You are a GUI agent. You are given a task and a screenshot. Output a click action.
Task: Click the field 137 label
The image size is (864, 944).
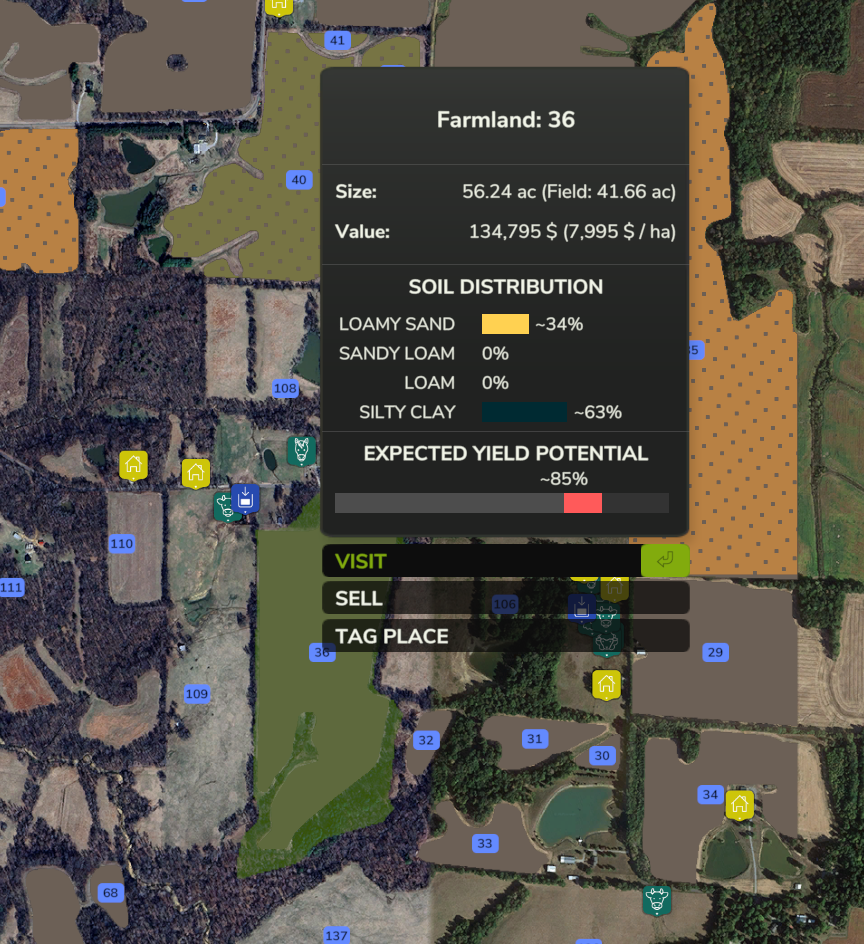point(336,935)
